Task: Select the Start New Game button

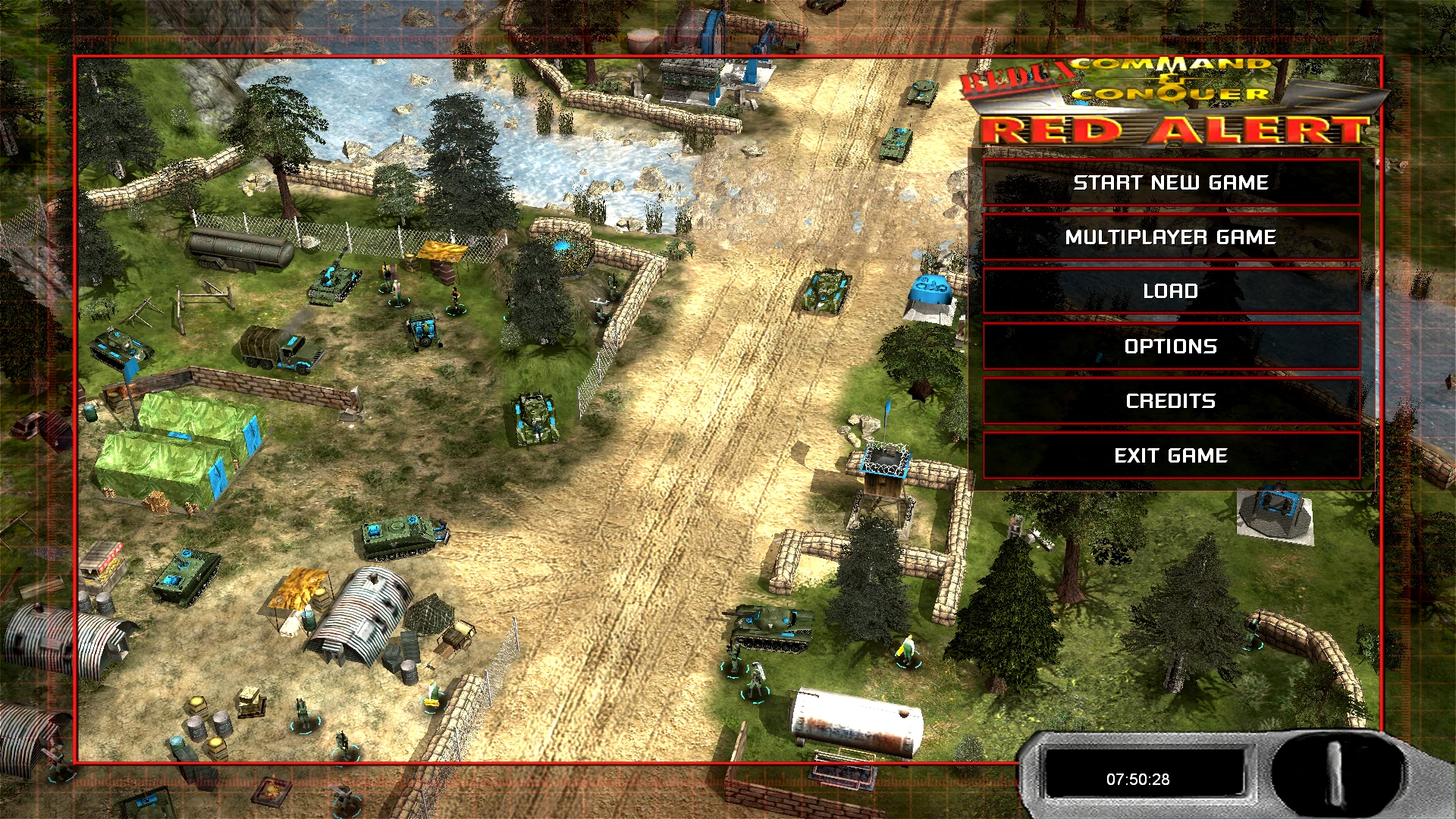Action: (1170, 182)
